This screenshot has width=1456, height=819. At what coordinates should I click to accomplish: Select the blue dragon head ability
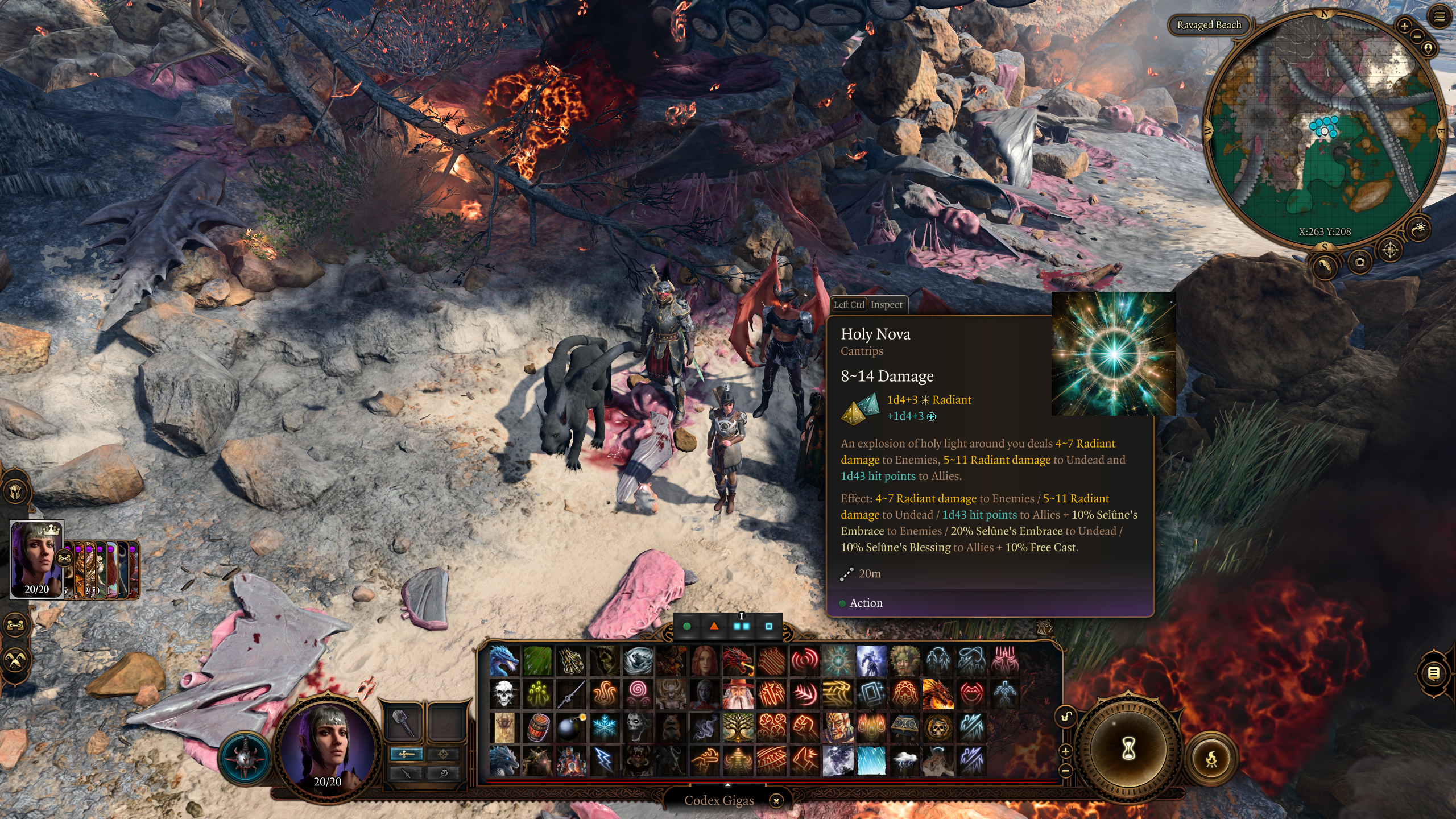click(x=504, y=660)
